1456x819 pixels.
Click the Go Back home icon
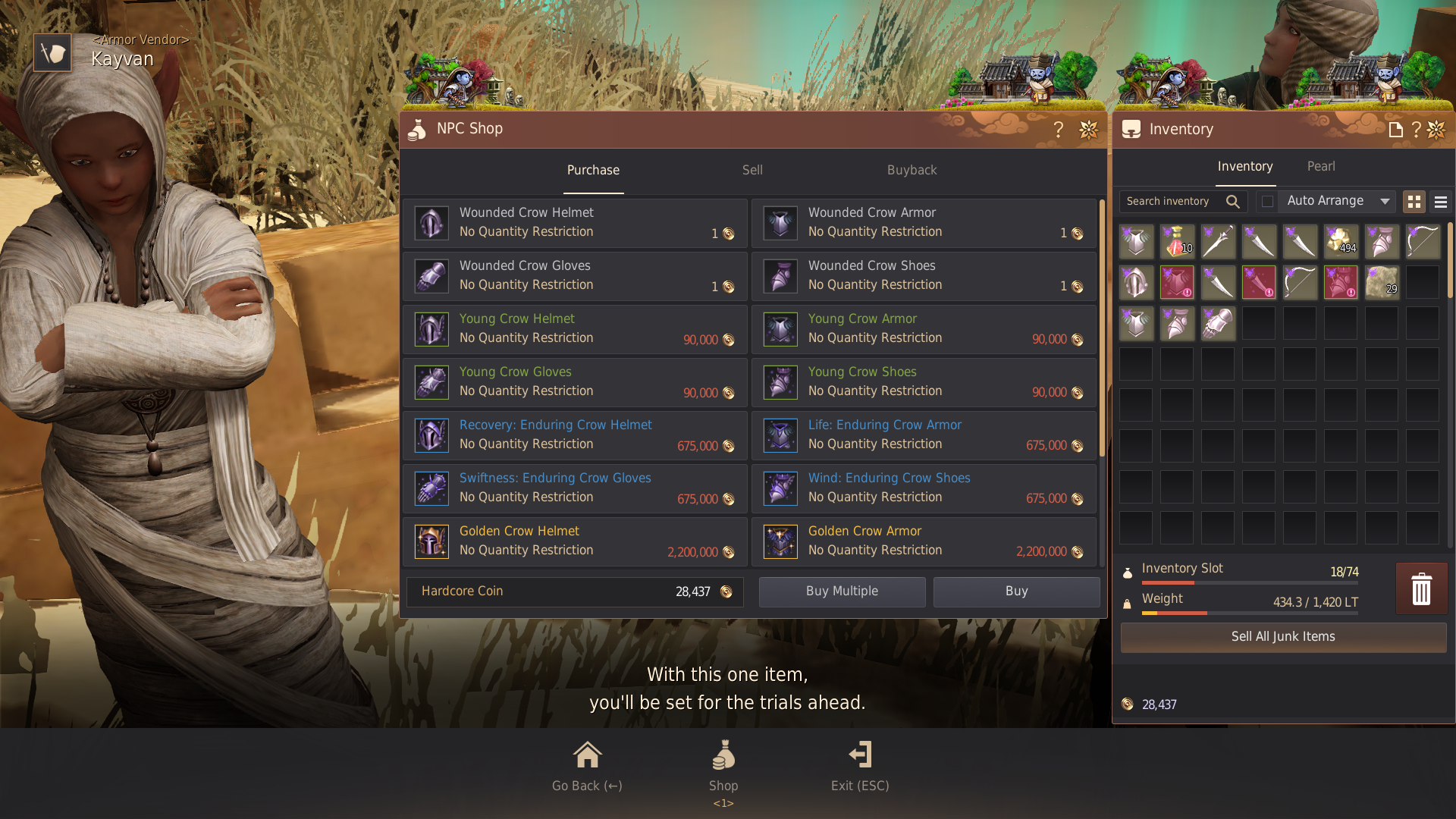tap(585, 755)
